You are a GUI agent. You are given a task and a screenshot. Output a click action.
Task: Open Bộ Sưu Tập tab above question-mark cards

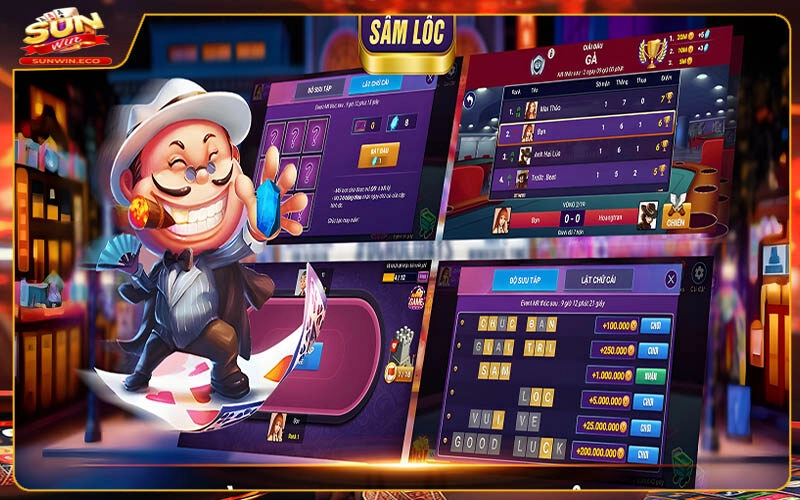pyautogui.click(x=318, y=89)
